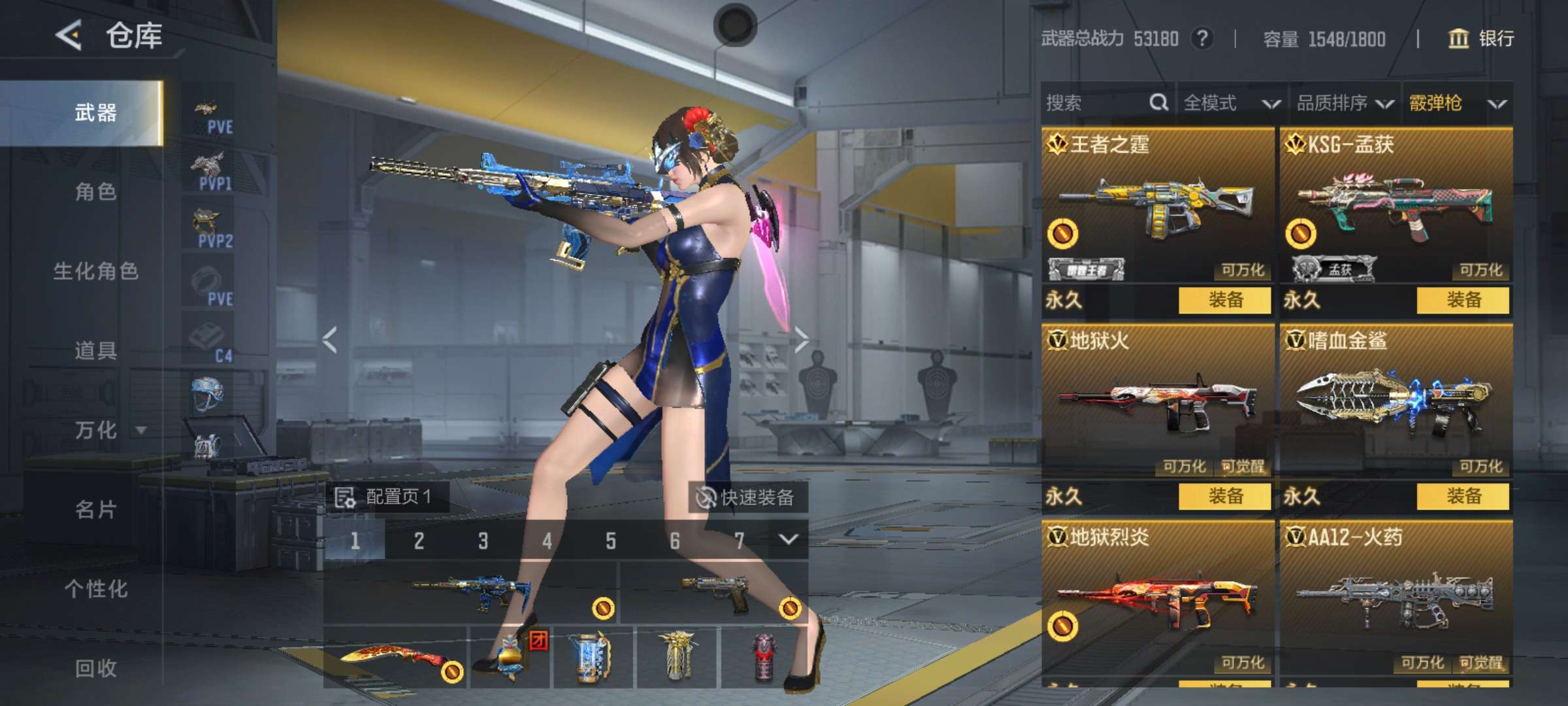Go back from the 仓库 warehouse screen
The width and height of the screenshot is (1568, 706).
(x=69, y=35)
